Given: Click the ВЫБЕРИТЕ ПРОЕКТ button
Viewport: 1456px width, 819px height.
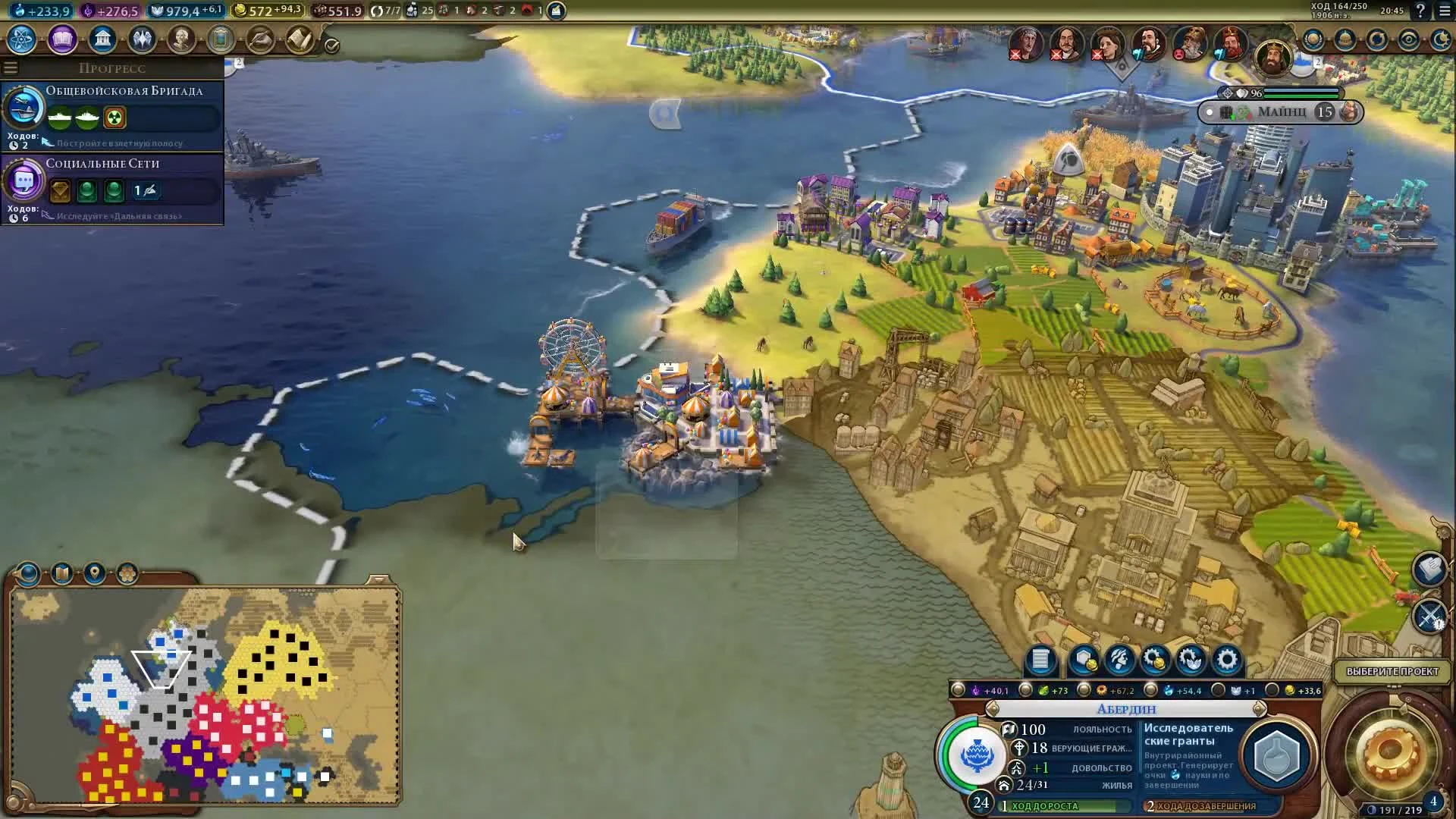Looking at the screenshot, I should pos(1392,670).
